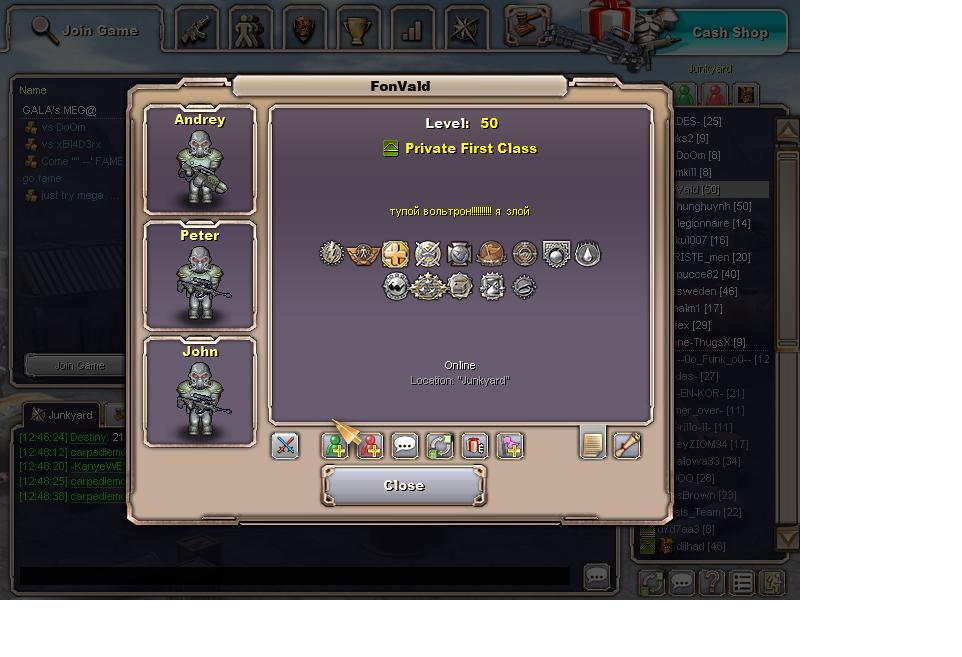Select the Peter soldier portrait

coord(200,276)
